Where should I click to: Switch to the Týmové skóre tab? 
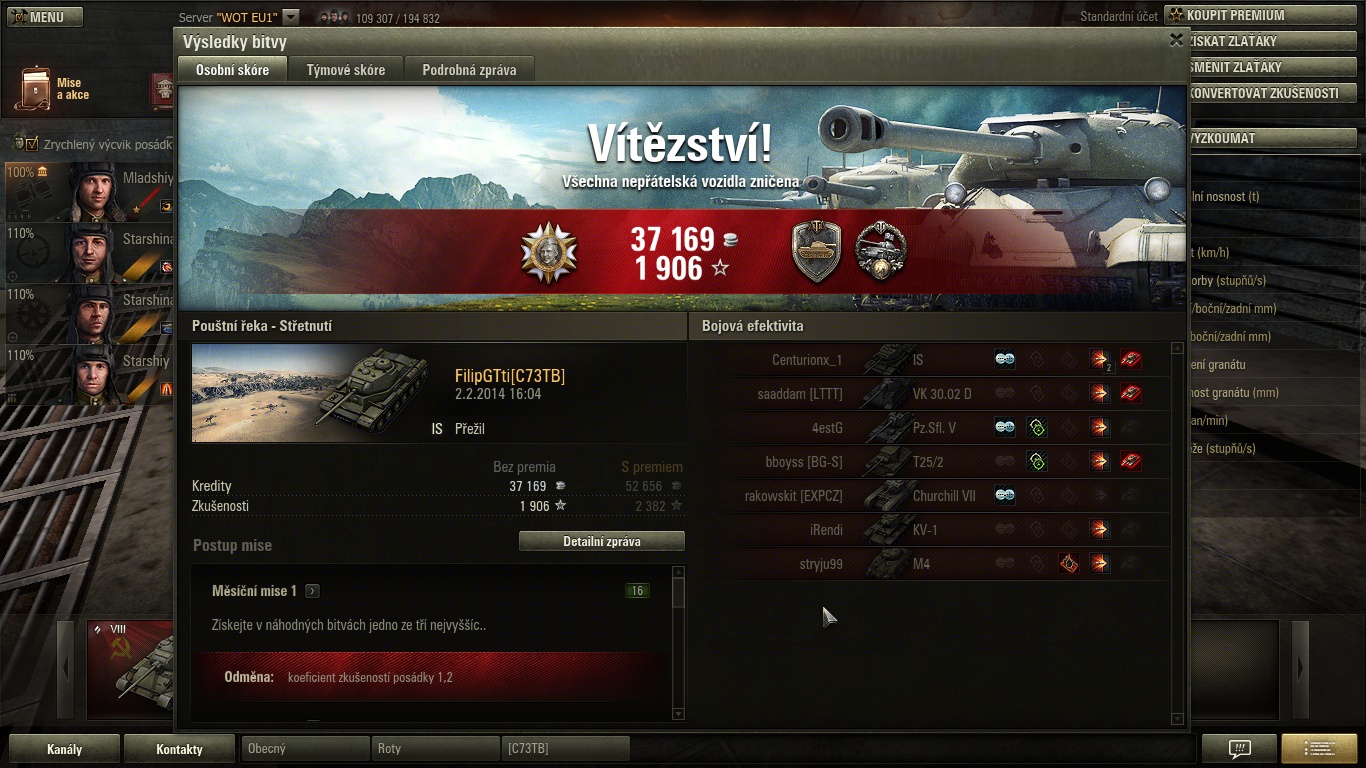pyautogui.click(x=345, y=70)
